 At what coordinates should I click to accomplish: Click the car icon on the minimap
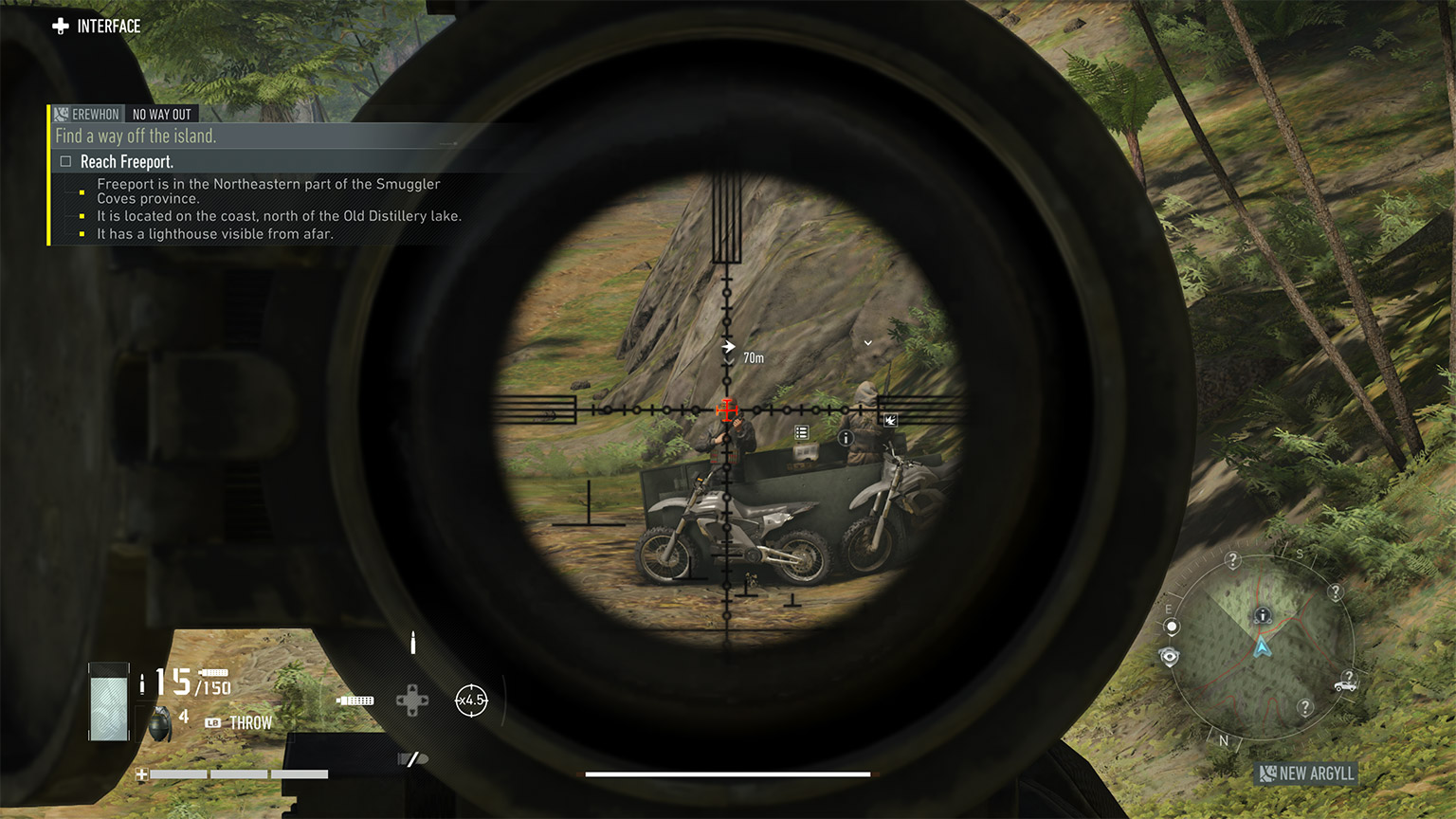[x=1344, y=686]
